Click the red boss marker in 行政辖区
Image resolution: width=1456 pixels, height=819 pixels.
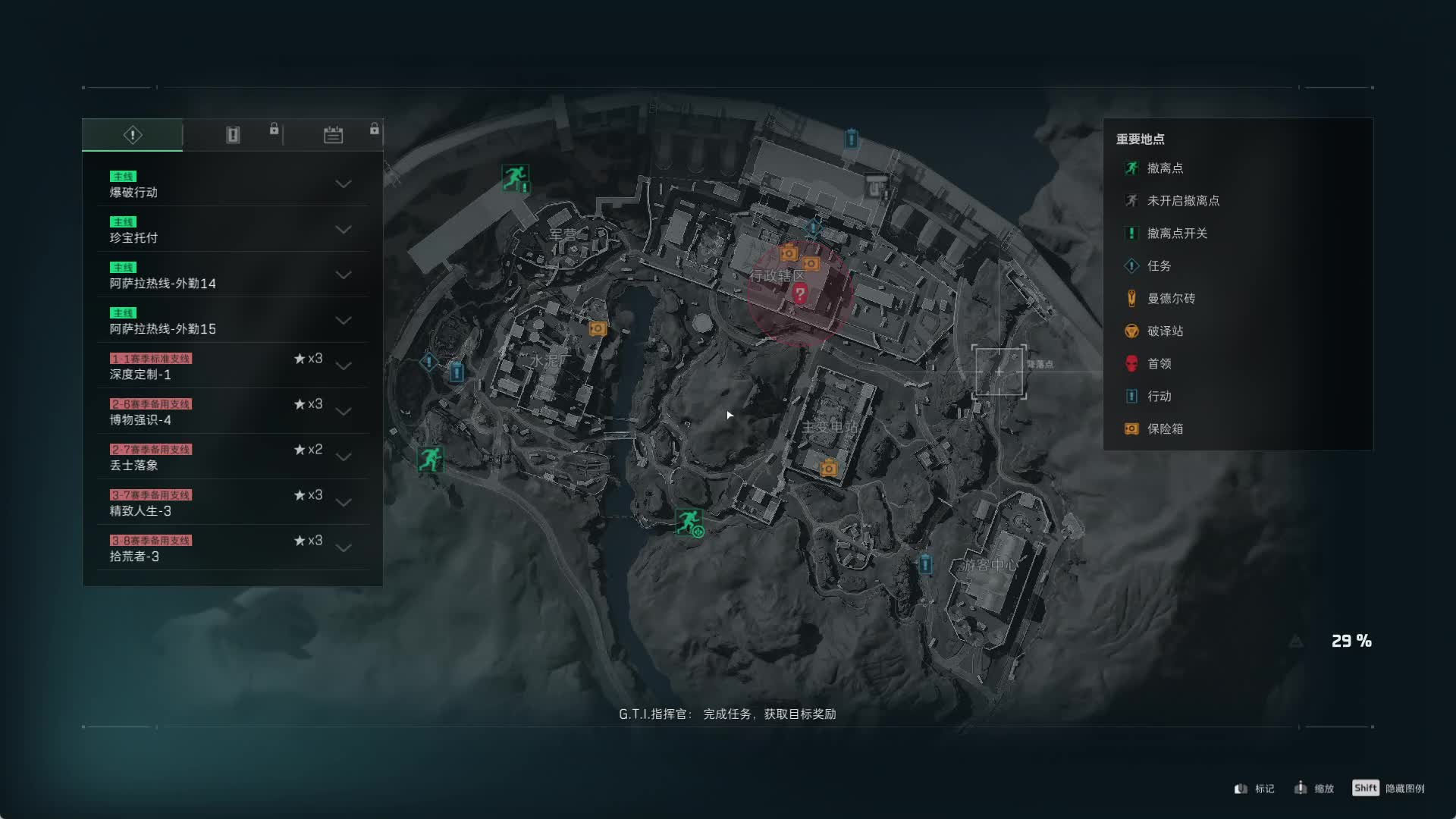tap(799, 293)
